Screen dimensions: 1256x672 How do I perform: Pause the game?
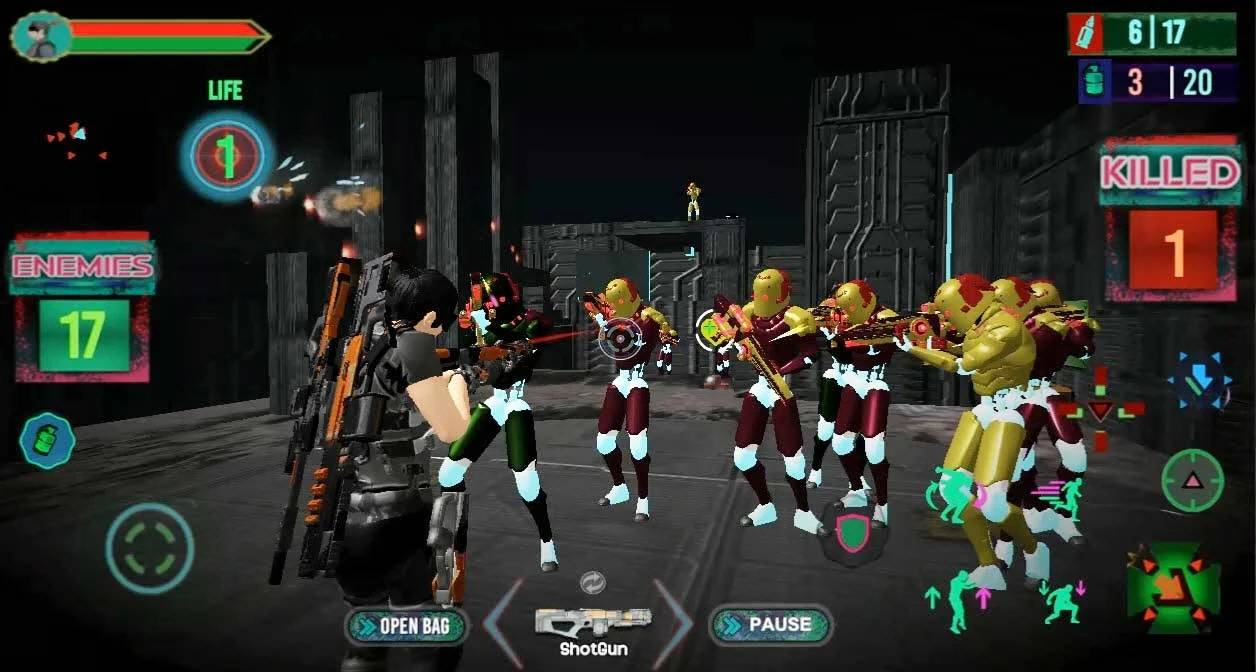click(770, 625)
